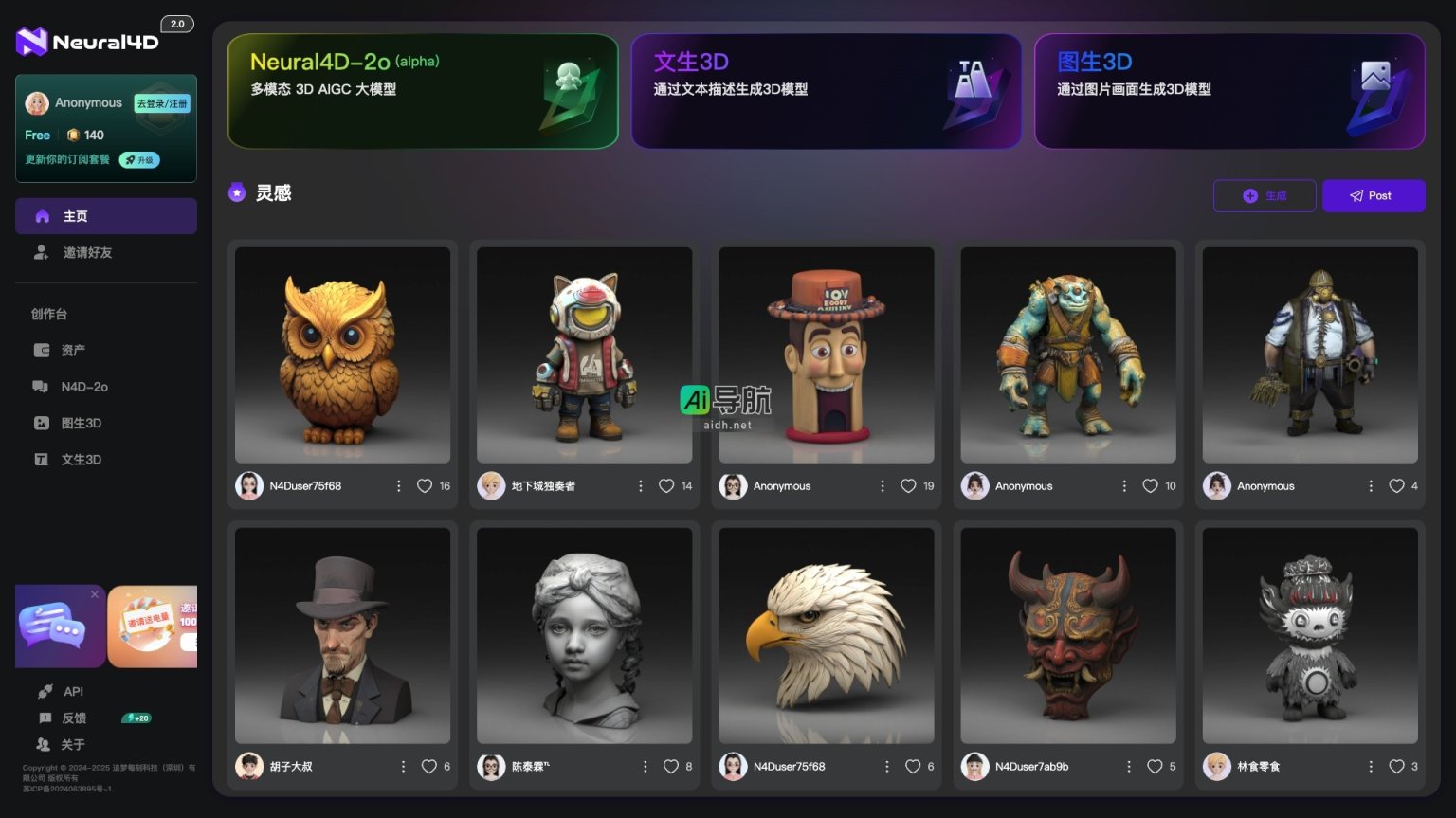This screenshot has width=1456, height=818.
Task: Click the 去登录/注册 login button
Action: pyautogui.click(x=162, y=102)
